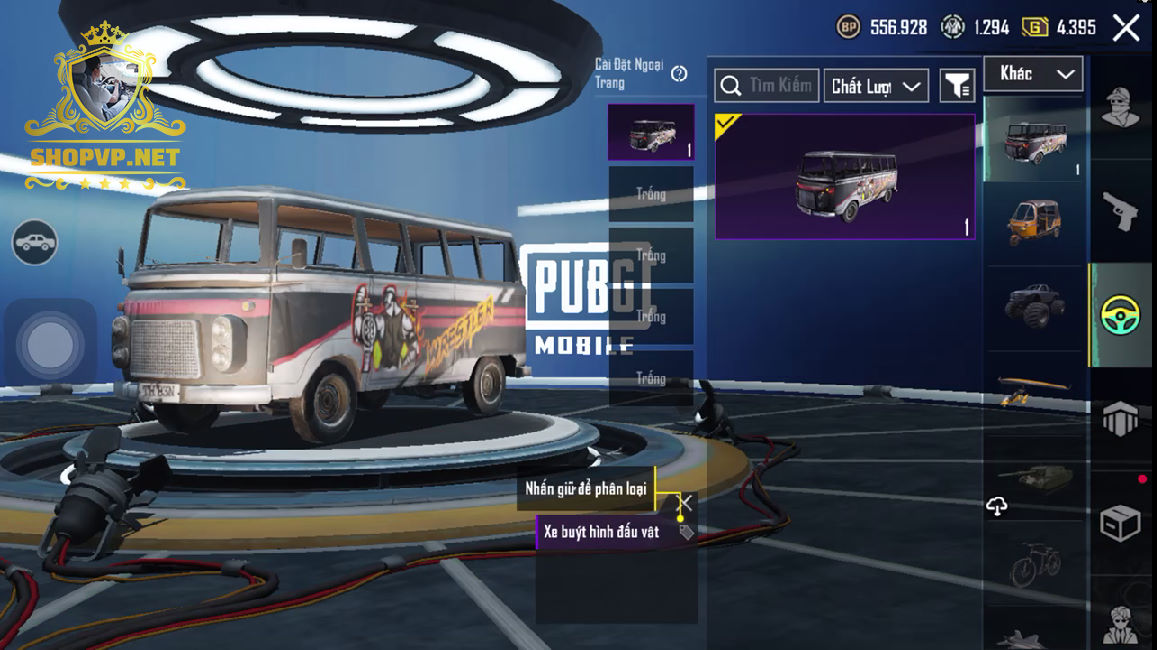Choose the yellow tuk-tuk vehicle type

coord(1034,221)
